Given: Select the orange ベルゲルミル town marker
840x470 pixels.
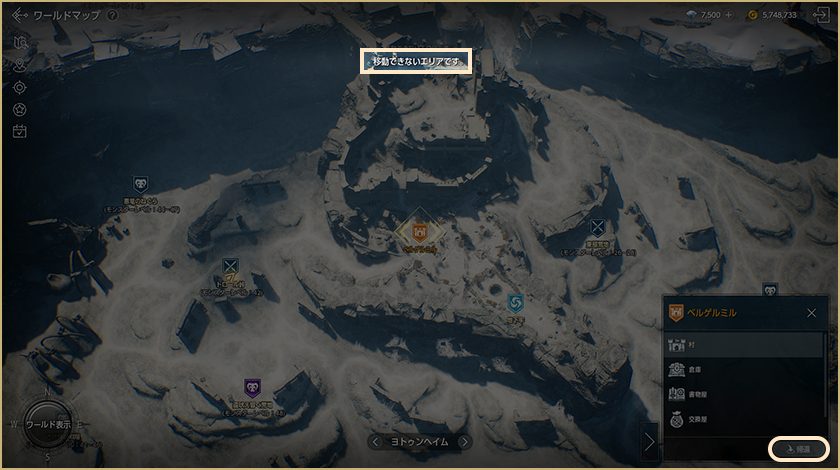Looking at the screenshot, I should 420,232.
